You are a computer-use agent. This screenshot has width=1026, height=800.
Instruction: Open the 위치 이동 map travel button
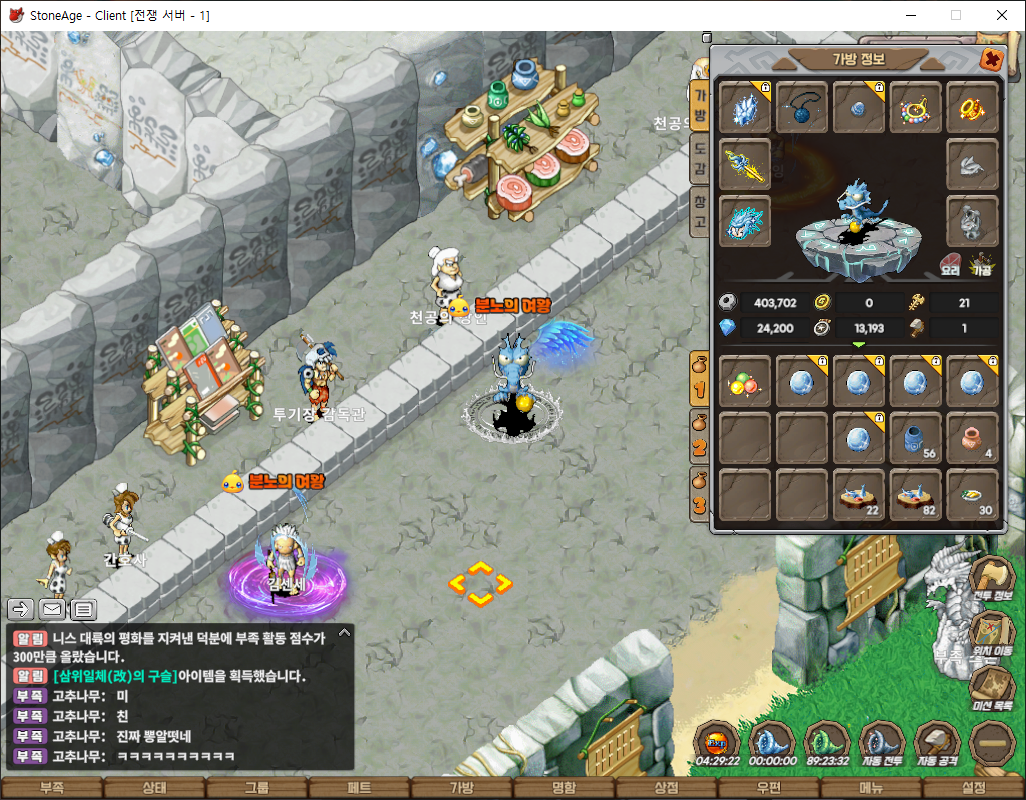[x=991, y=634]
